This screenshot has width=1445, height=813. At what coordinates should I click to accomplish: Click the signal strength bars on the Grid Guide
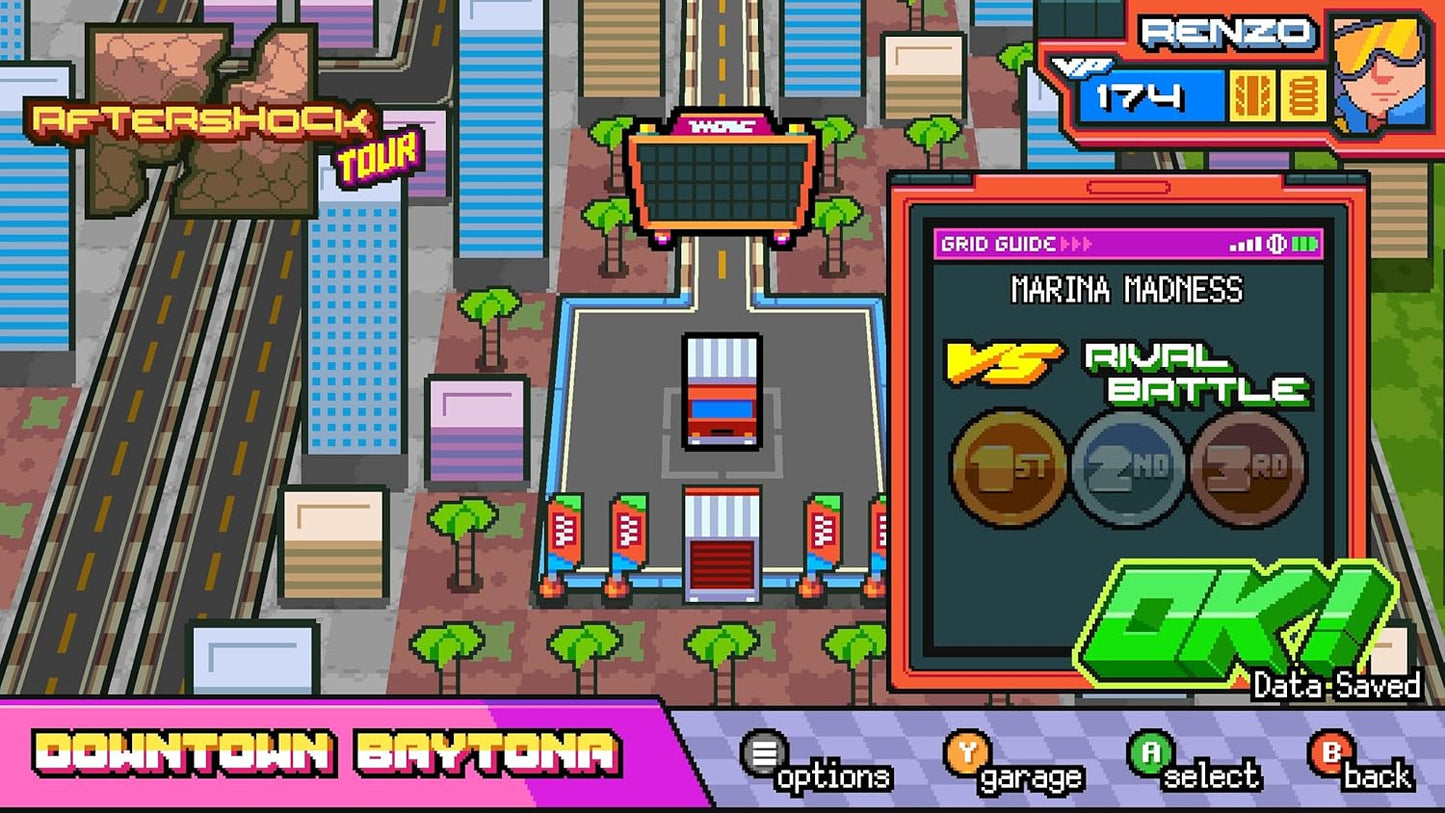[1244, 244]
